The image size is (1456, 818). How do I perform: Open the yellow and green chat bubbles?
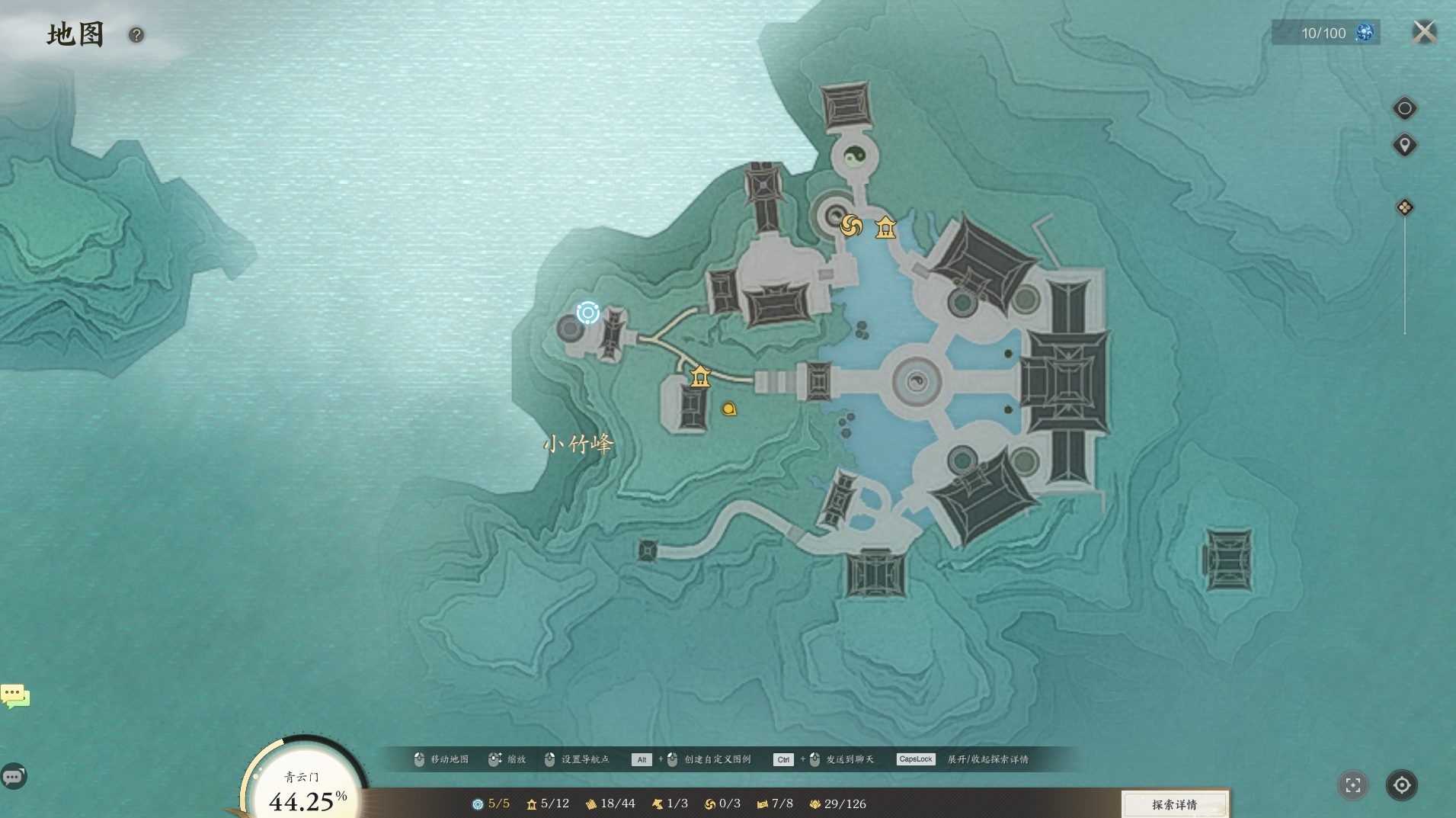click(x=15, y=695)
